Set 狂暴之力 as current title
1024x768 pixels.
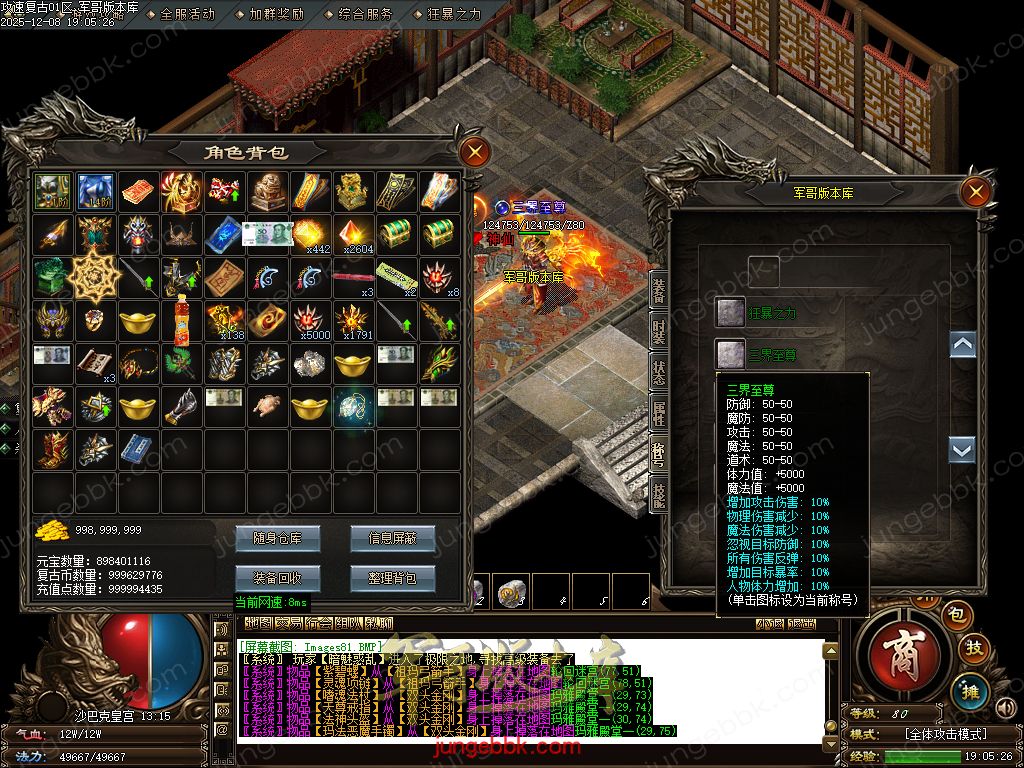[x=731, y=312]
